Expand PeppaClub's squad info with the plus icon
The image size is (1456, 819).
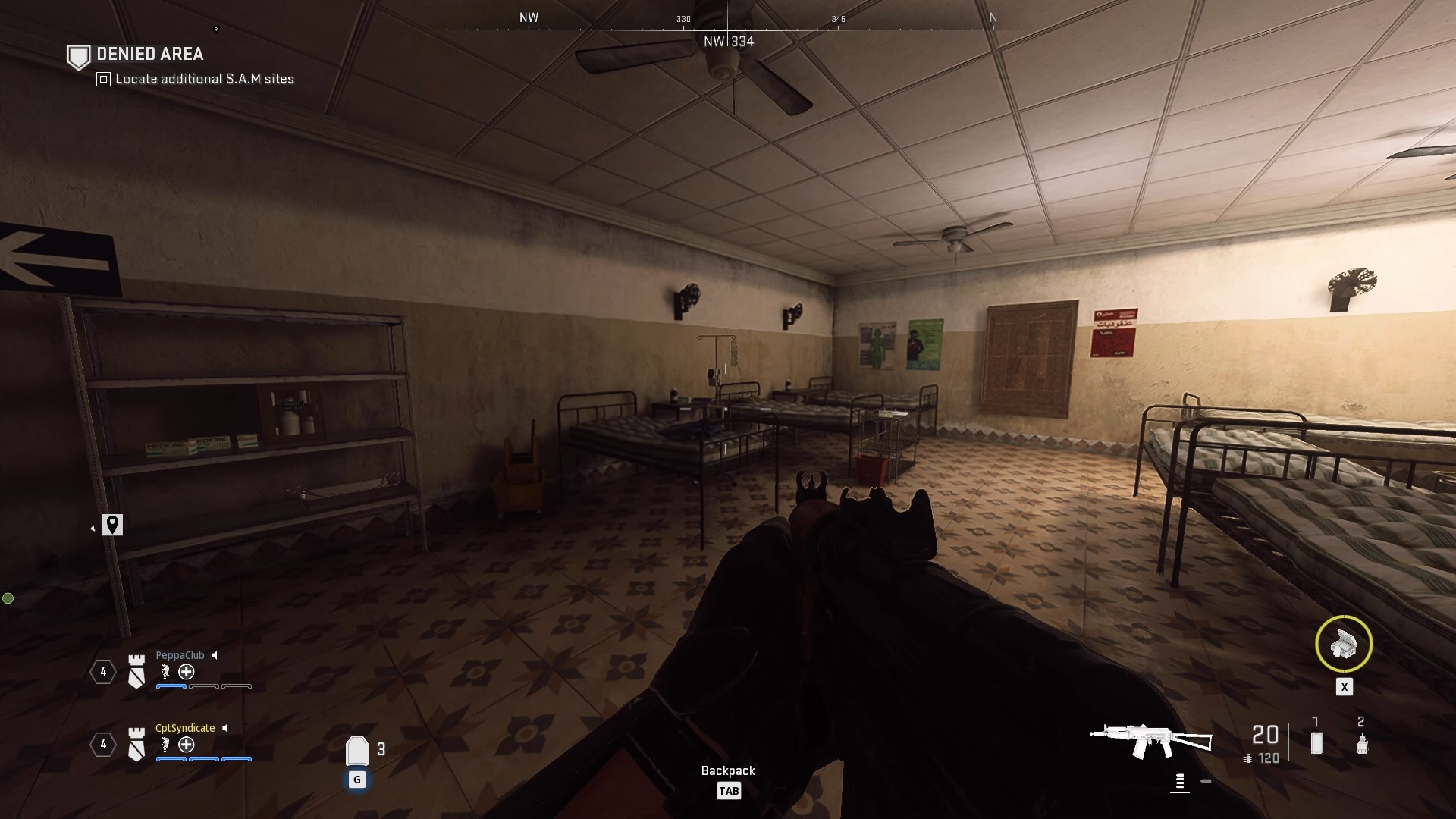[x=187, y=672]
